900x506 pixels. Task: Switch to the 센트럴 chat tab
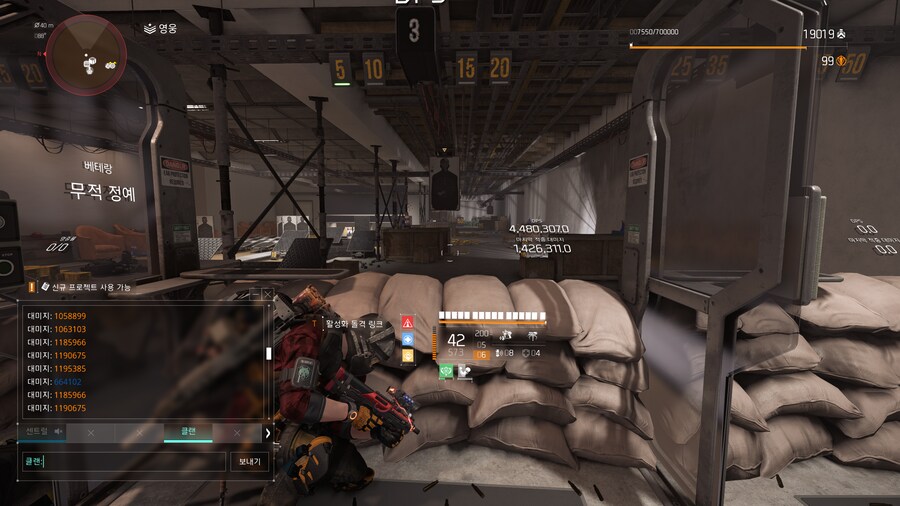click(36, 432)
